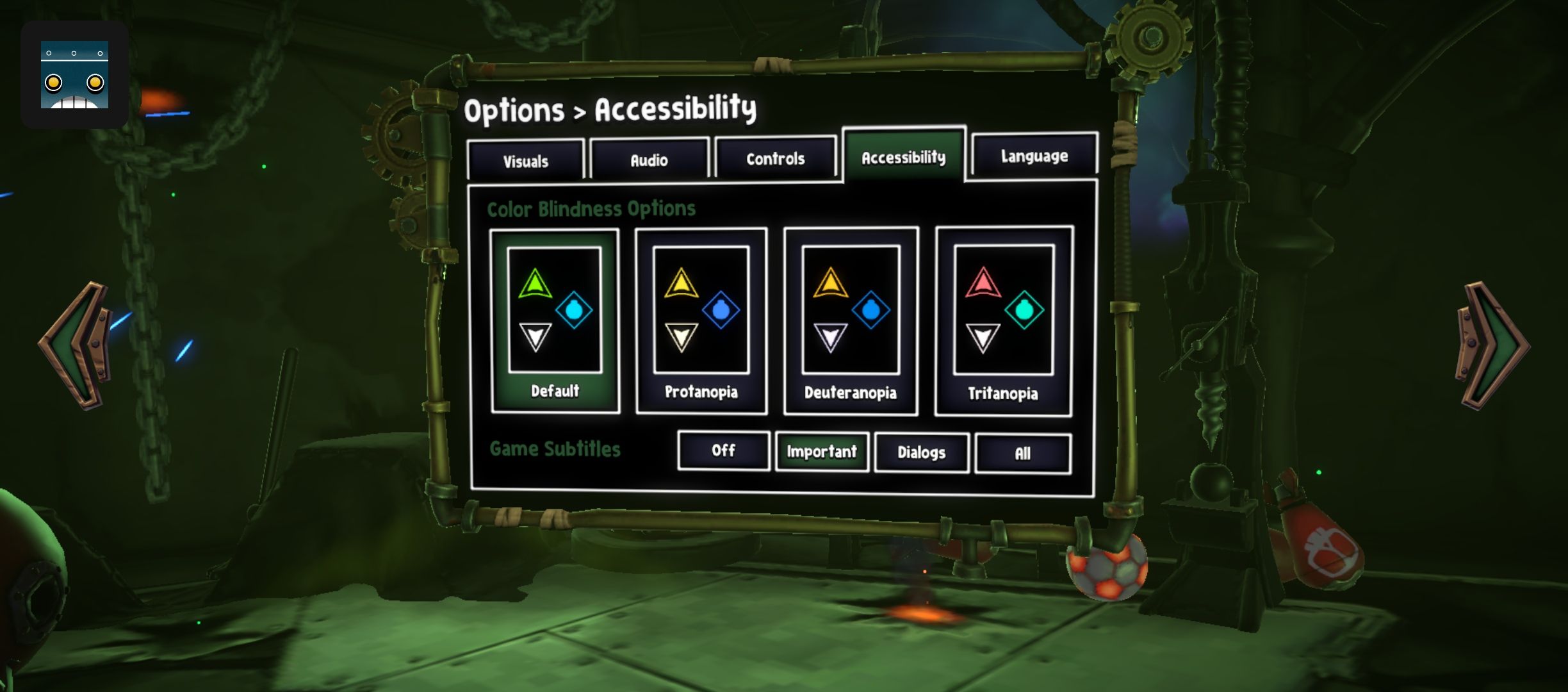Set subtitles to All

pyautogui.click(x=1022, y=454)
